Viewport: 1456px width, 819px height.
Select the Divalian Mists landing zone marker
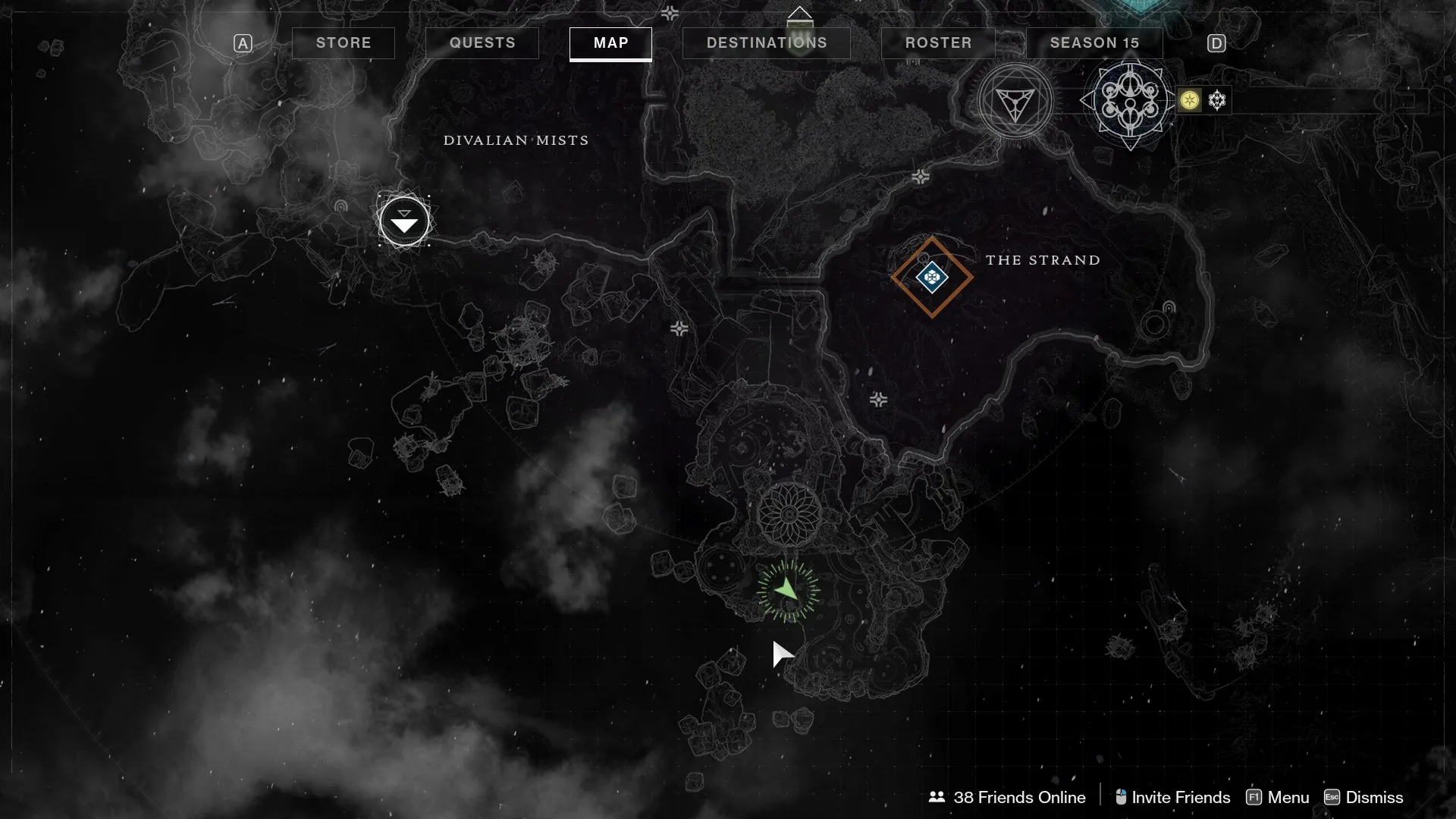pos(404,221)
